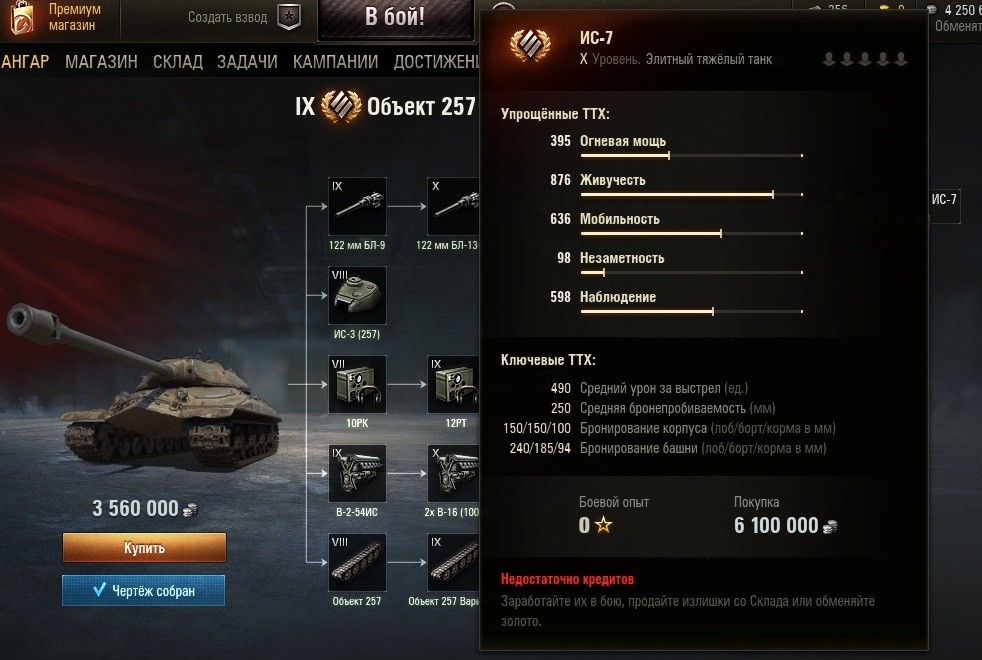Select the tier VIII Объект 257 tracks

(x=357, y=562)
